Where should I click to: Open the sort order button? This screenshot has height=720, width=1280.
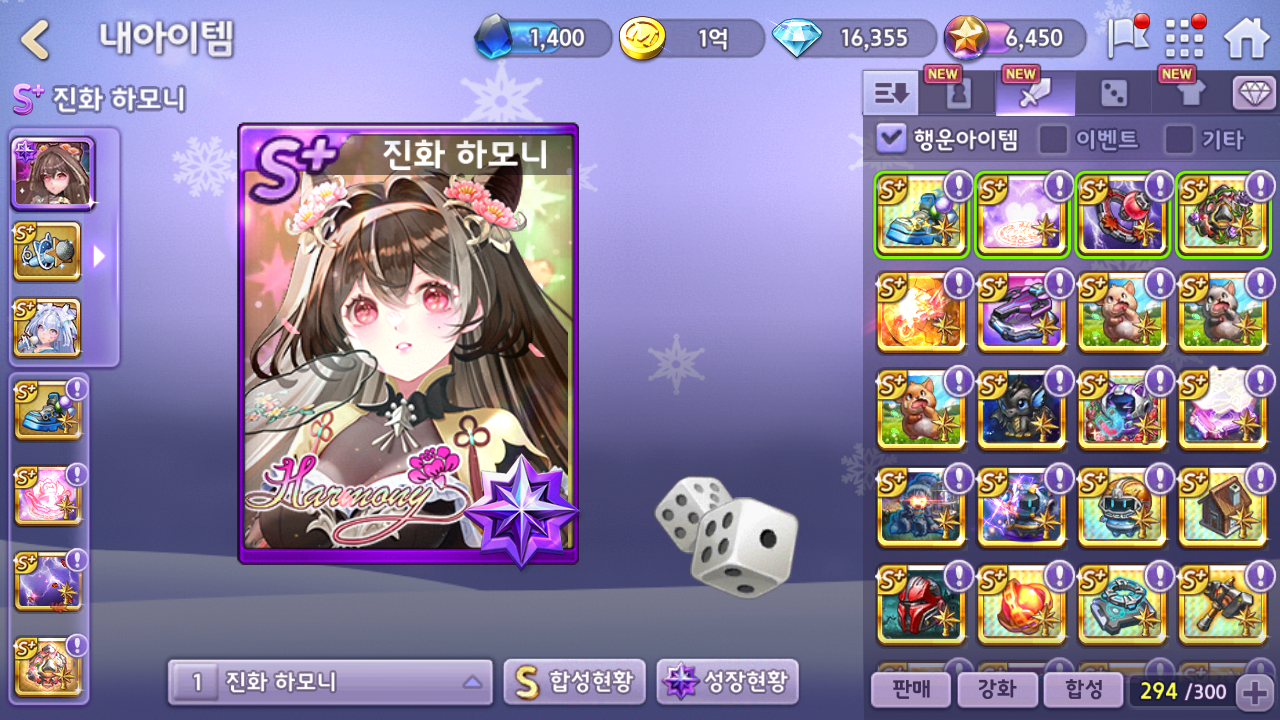click(890, 94)
